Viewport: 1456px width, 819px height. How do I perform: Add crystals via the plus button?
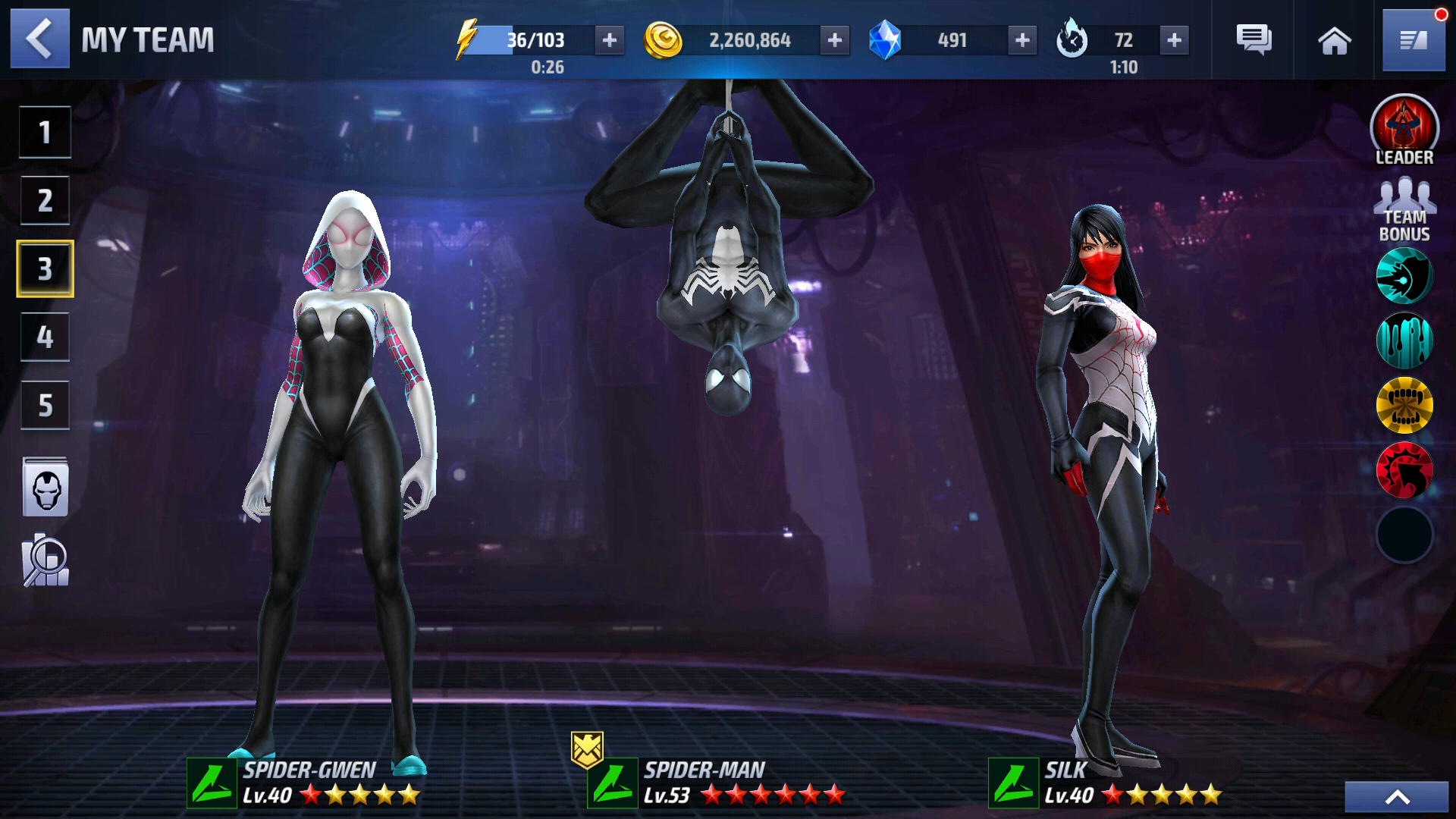[x=1022, y=40]
